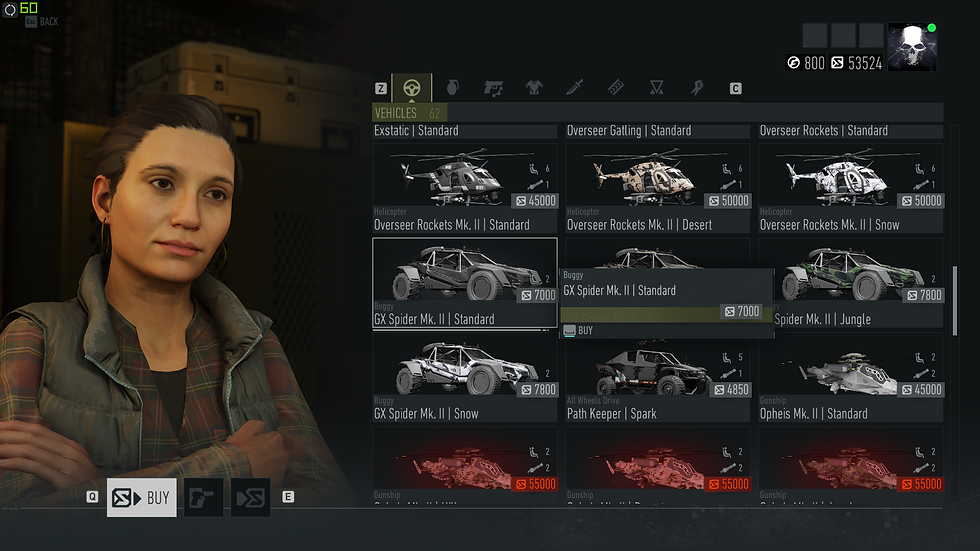Select the Opheis Mk. II Standard gunship
Image resolution: width=980 pixels, height=551 pixels.
(850, 376)
